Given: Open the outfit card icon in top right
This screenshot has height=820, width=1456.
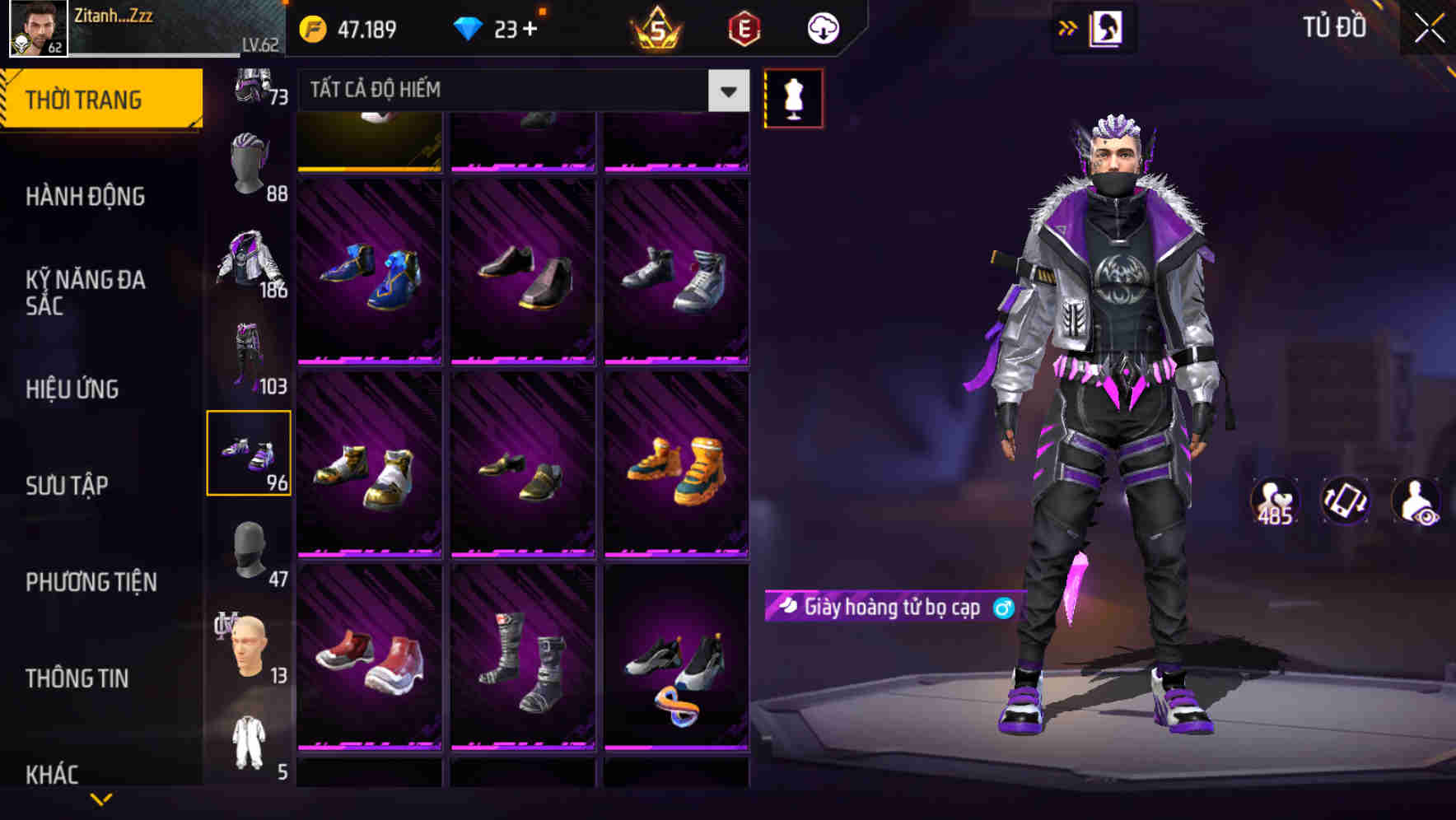Looking at the screenshot, I should tap(1104, 27).
